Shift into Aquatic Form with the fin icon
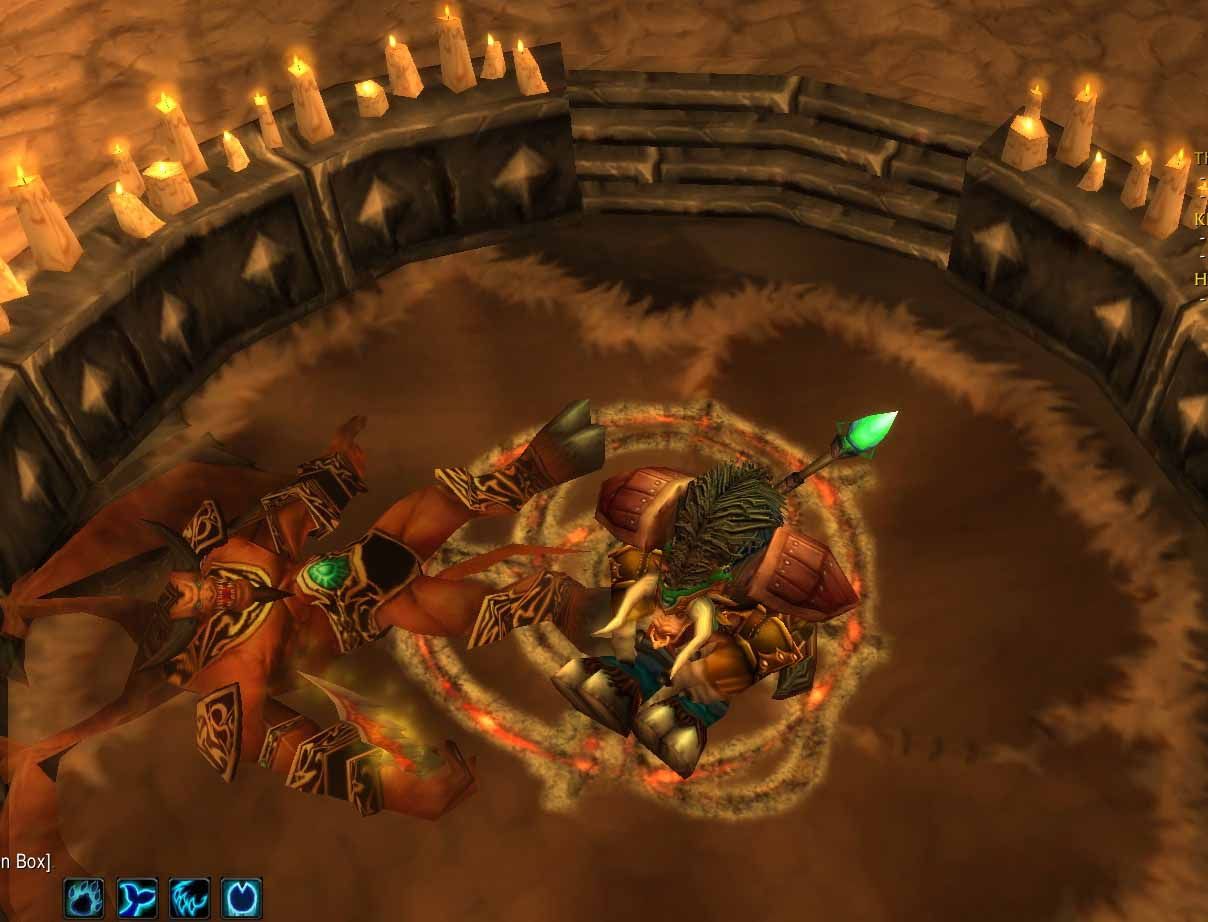 [137, 897]
